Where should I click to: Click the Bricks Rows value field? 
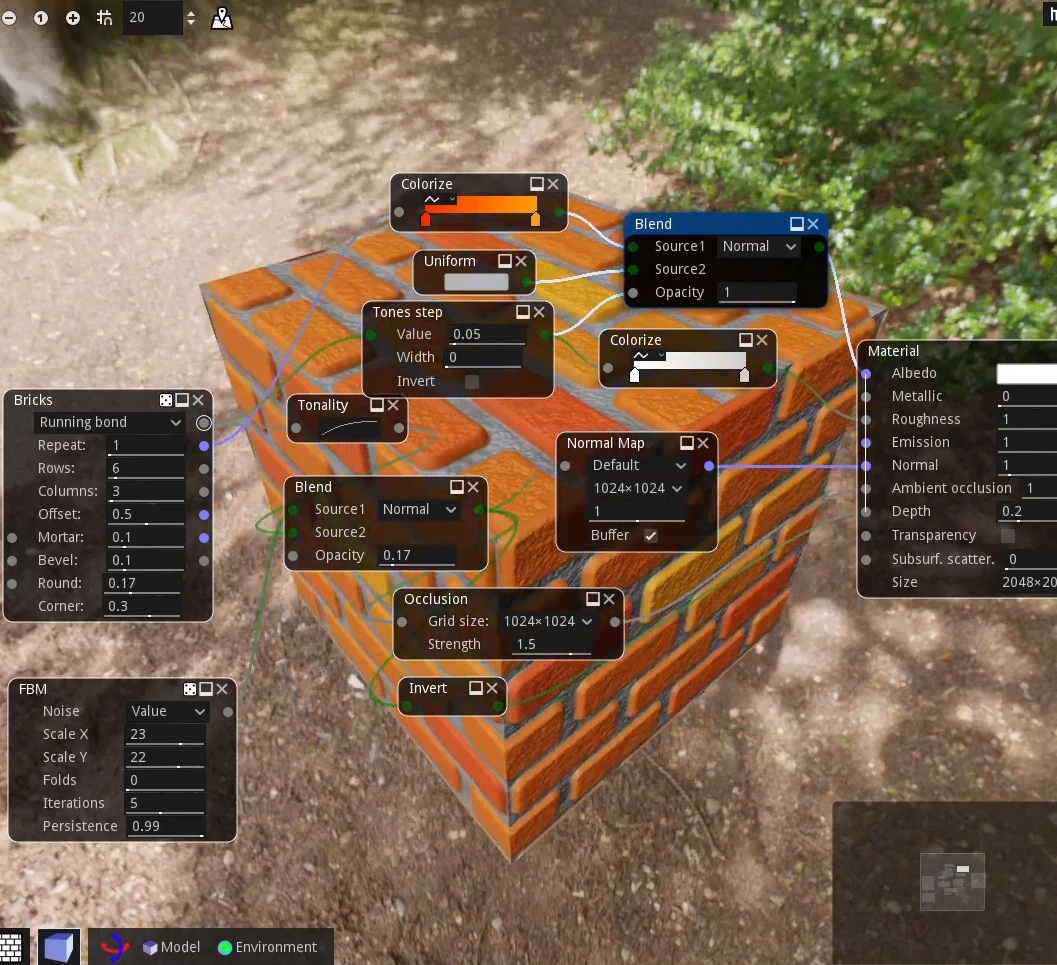(146, 468)
